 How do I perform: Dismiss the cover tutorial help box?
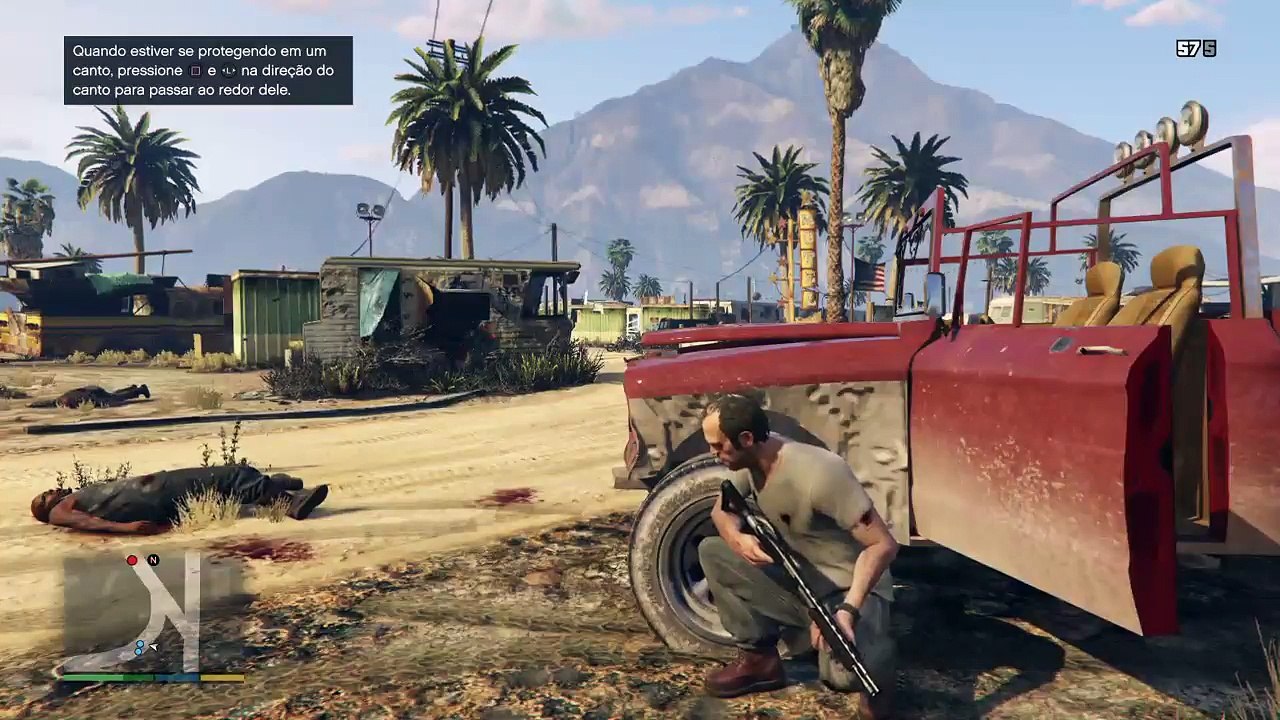click(x=208, y=70)
